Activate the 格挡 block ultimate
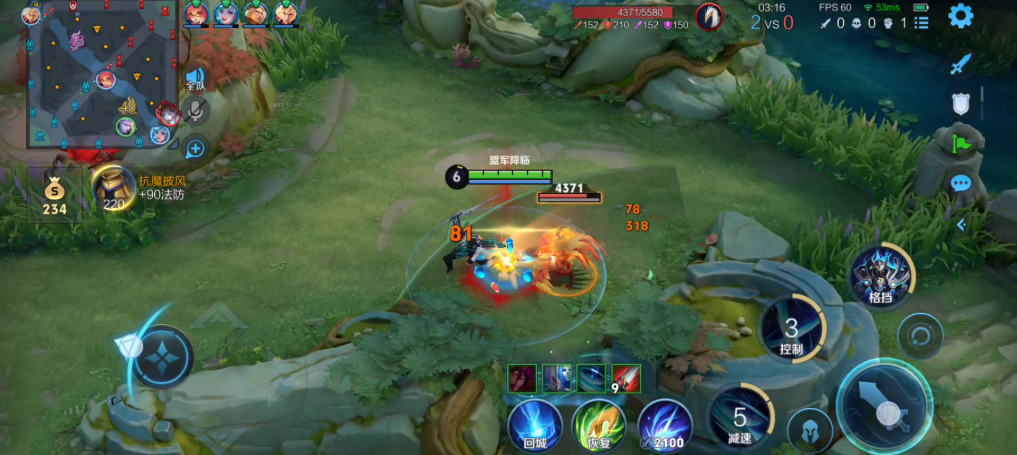 tap(881, 273)
